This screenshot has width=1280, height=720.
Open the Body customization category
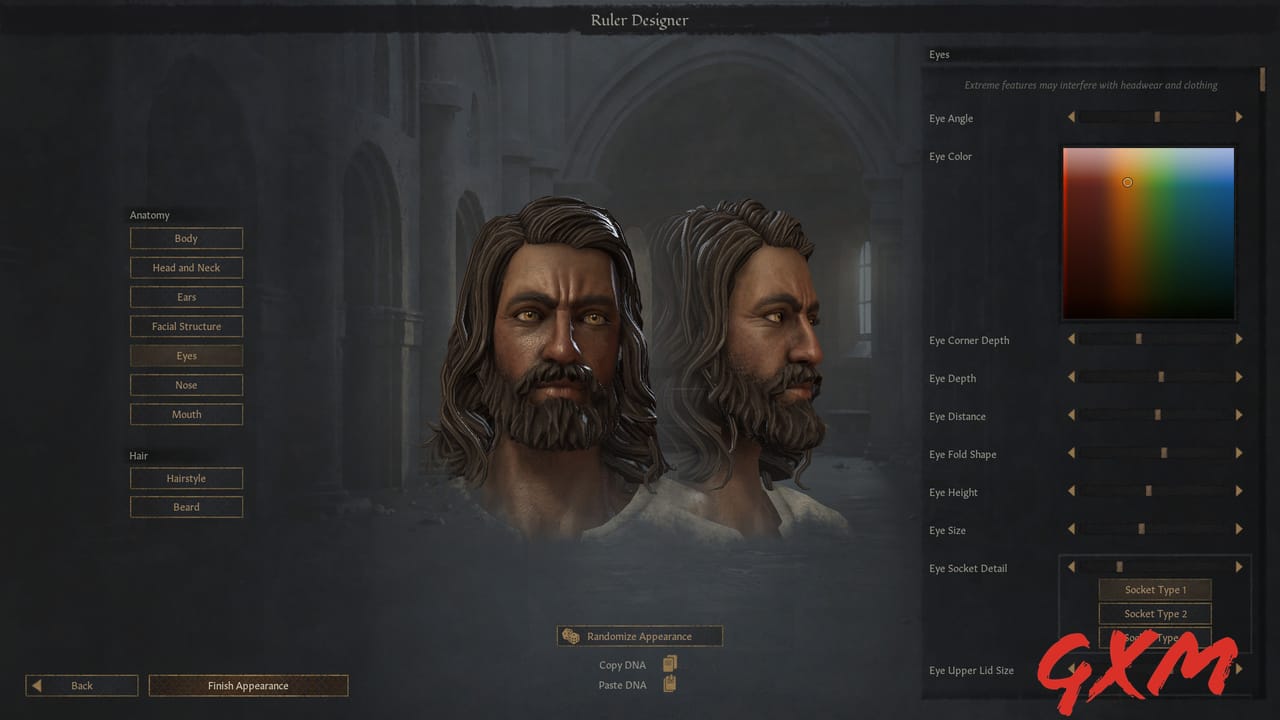[x=186, y=238]
